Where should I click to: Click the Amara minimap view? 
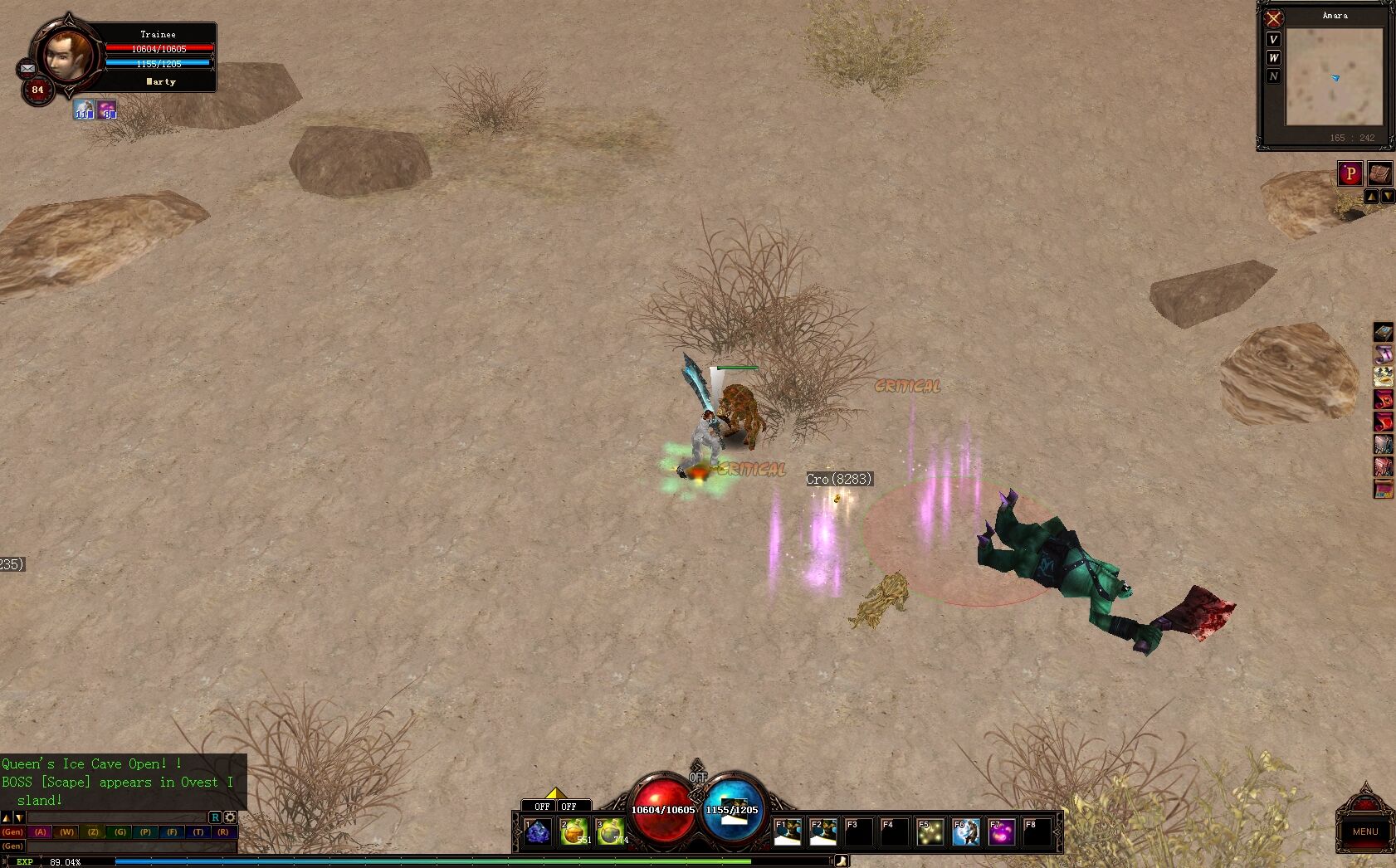click(1334, 76)
